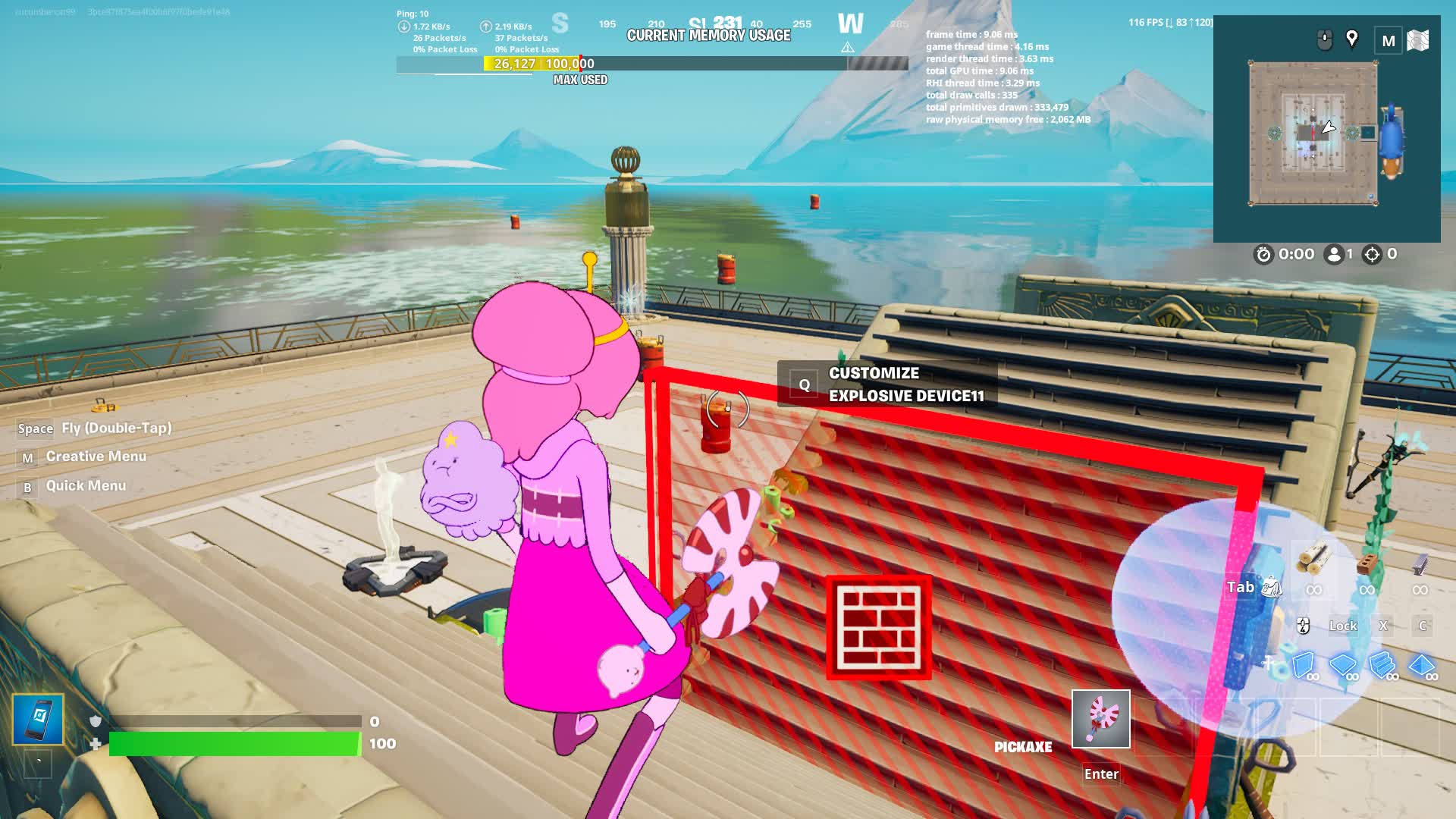Toggle build piece Lock
Image resolution: width=1456 pixels, height=819 pixels.
pos(1342,626)
